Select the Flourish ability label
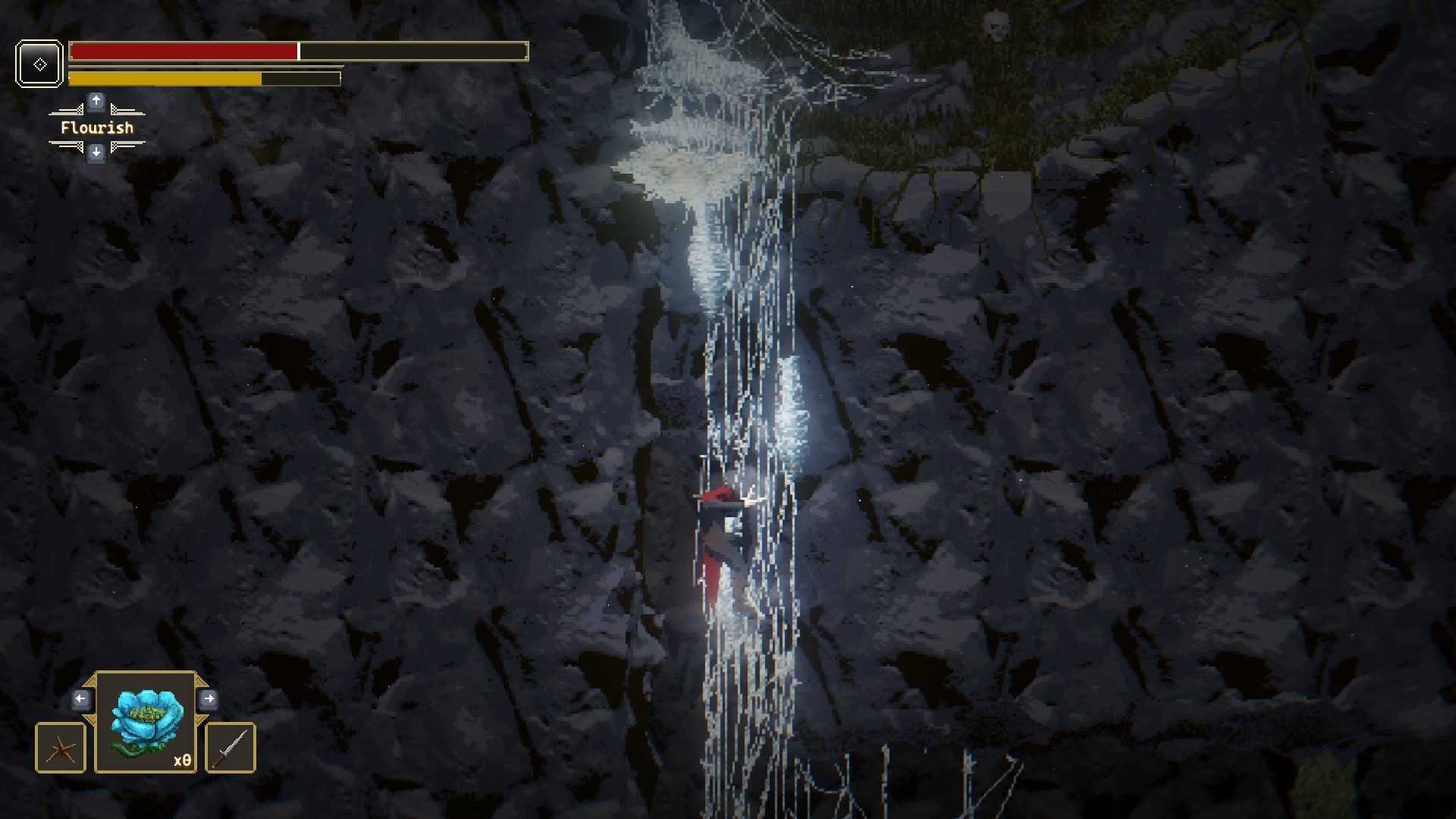 (97, 127)
